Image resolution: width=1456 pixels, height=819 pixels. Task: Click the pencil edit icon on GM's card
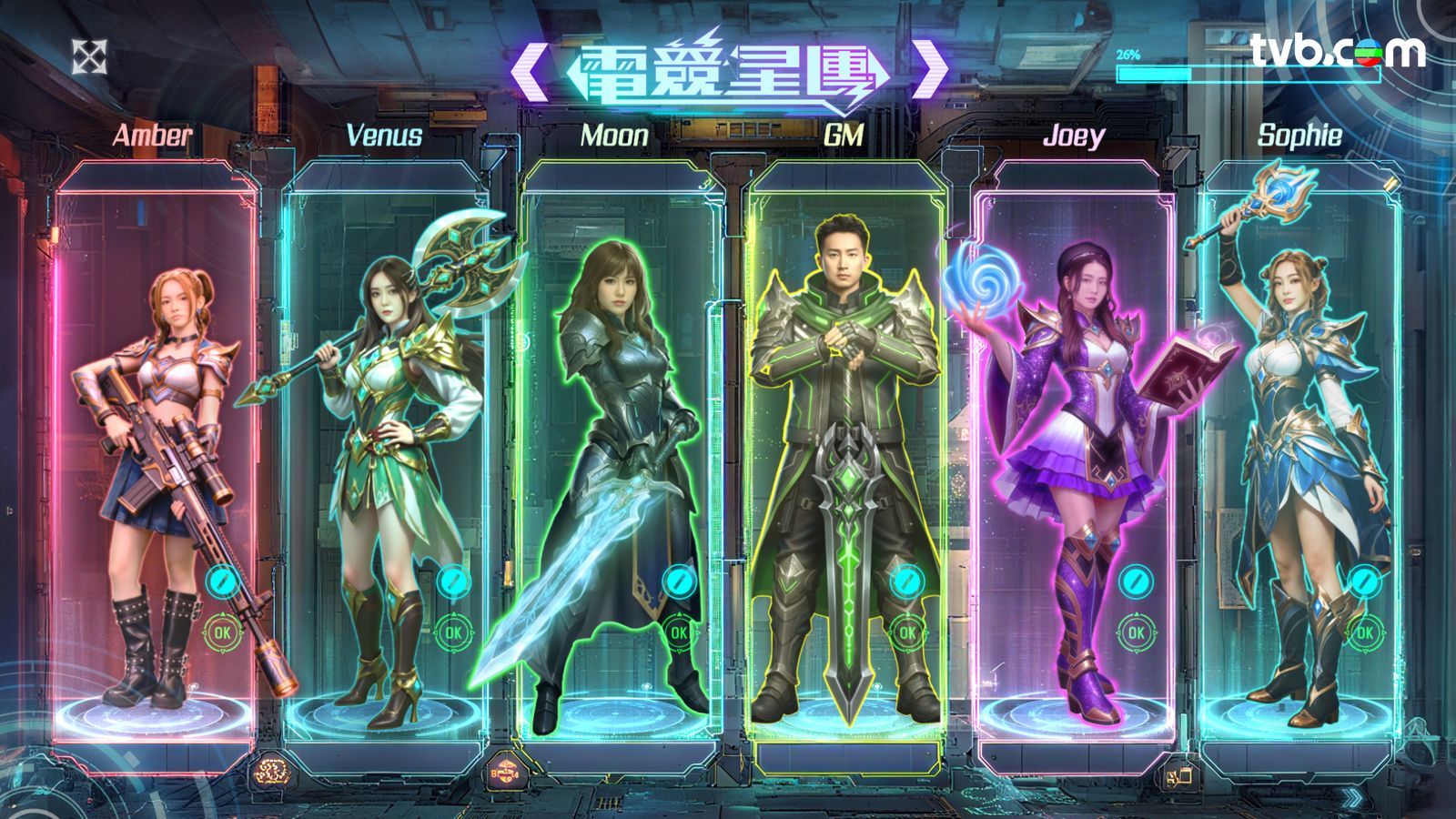coord(906,580)
